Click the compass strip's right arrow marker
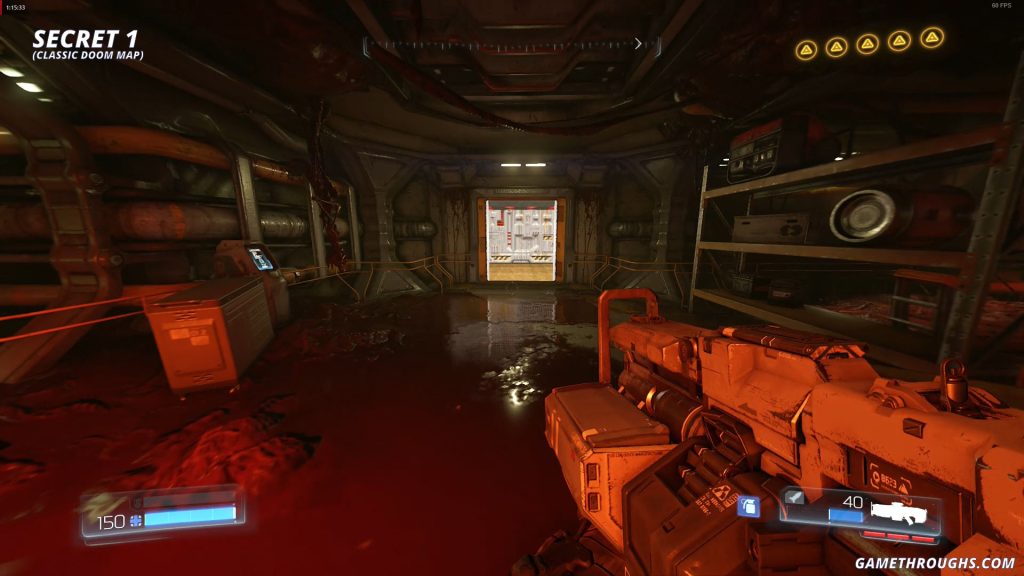Viewport: 1024px width, 576px height. (x=639, y=44)
